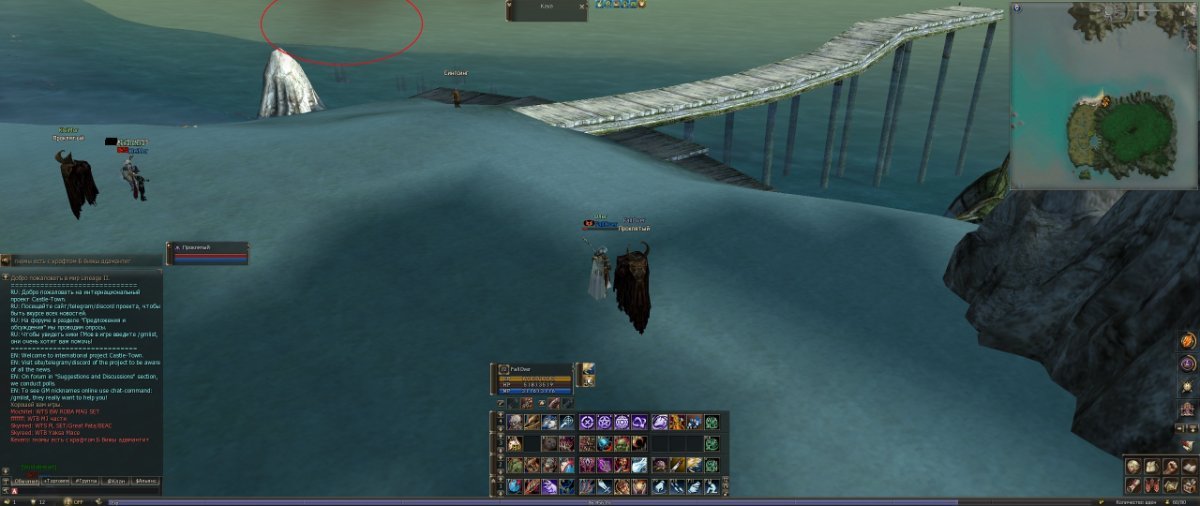Show the $Альянс chat tab
Image resolution: width=1200 pixels, height=506 pixels.
(146, 481)
